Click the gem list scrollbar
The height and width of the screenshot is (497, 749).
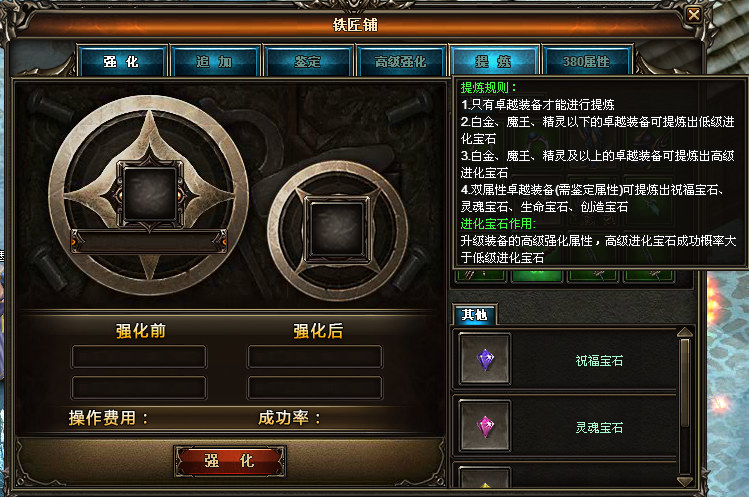(685, 400)
